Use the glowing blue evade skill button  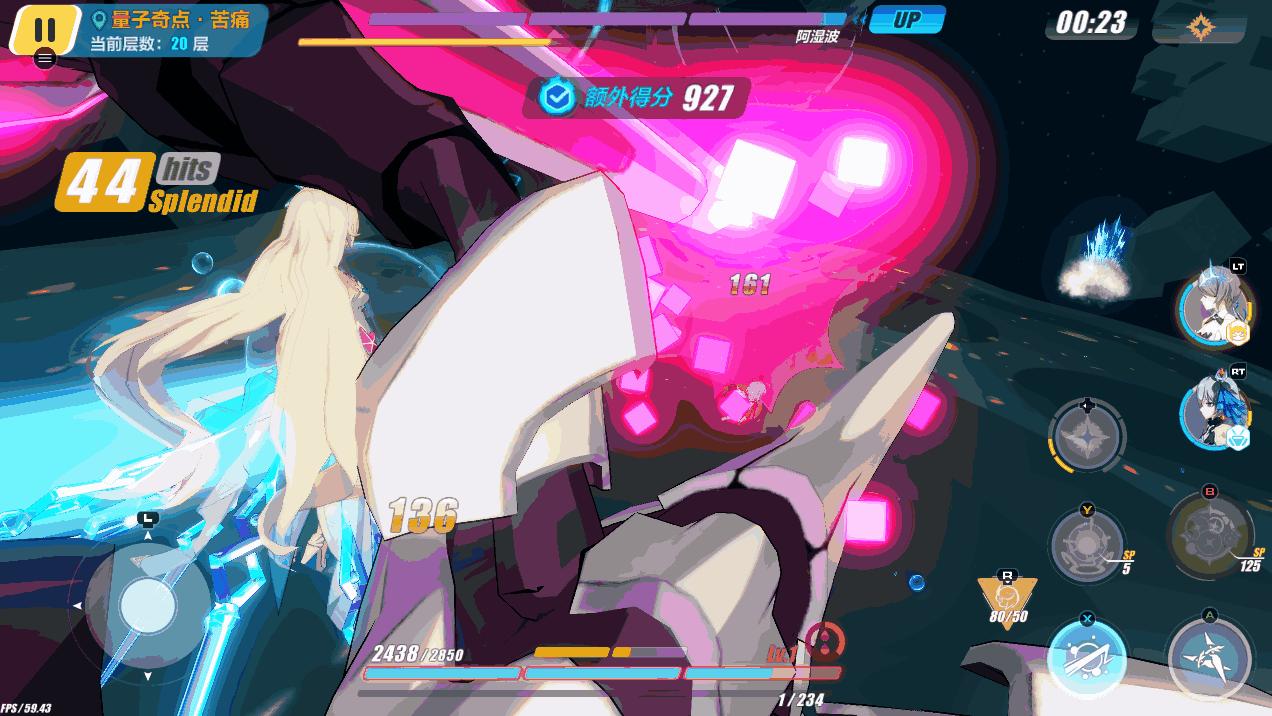click(1087, 657)
